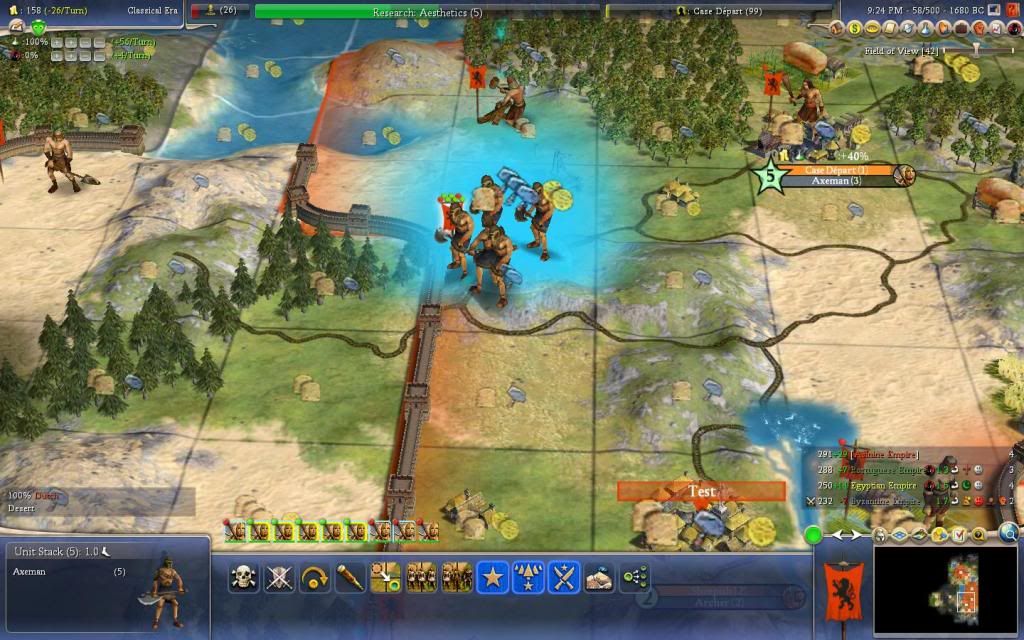The width and height of the screenshot is (1024, 640).
Task: Select the gold star promotion button
Action: point(491,577)
